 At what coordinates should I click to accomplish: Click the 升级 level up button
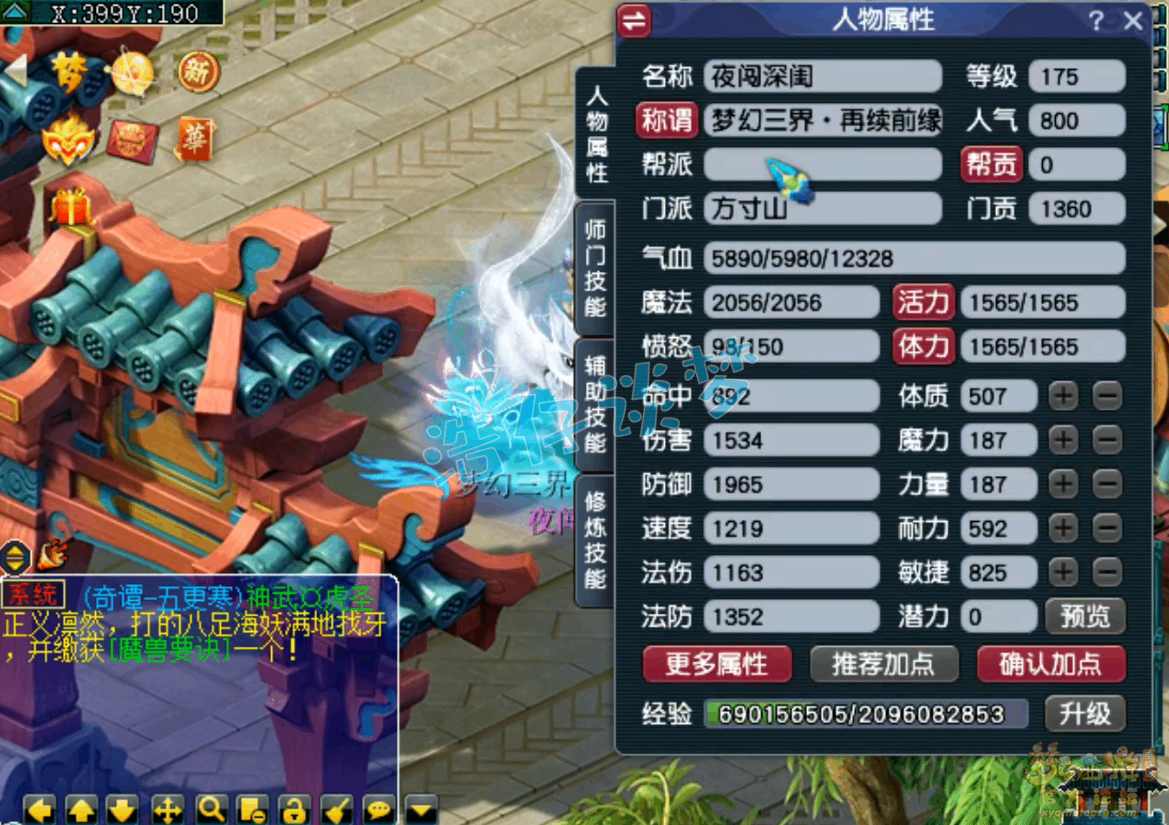[x=1085, y=713]
